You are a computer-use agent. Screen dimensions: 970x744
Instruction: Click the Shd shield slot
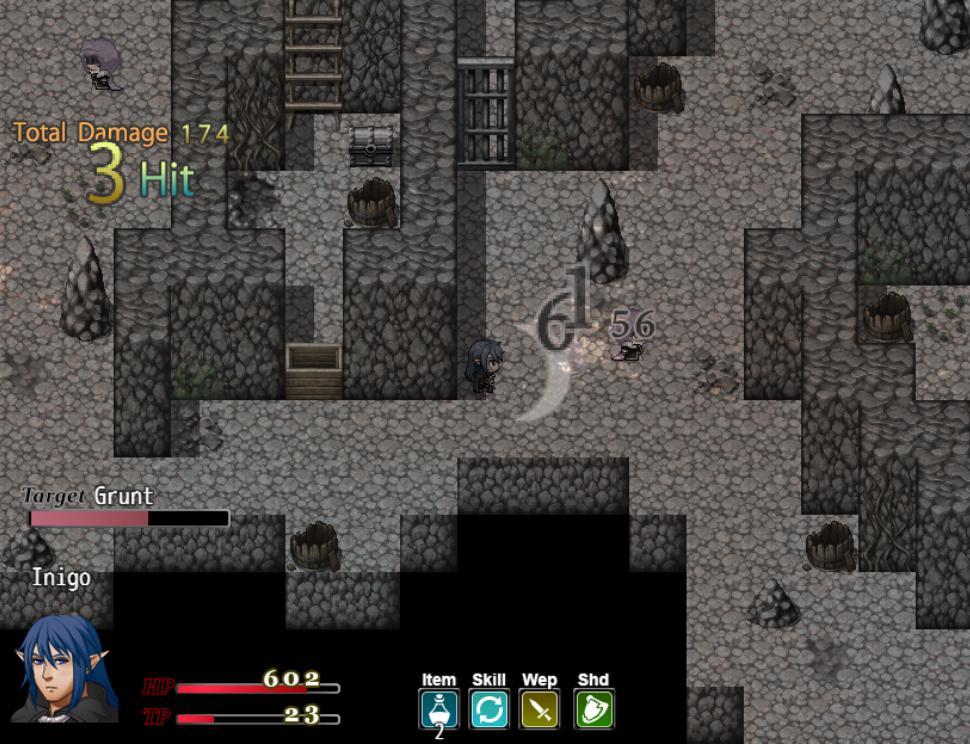[x=594, y=709]
